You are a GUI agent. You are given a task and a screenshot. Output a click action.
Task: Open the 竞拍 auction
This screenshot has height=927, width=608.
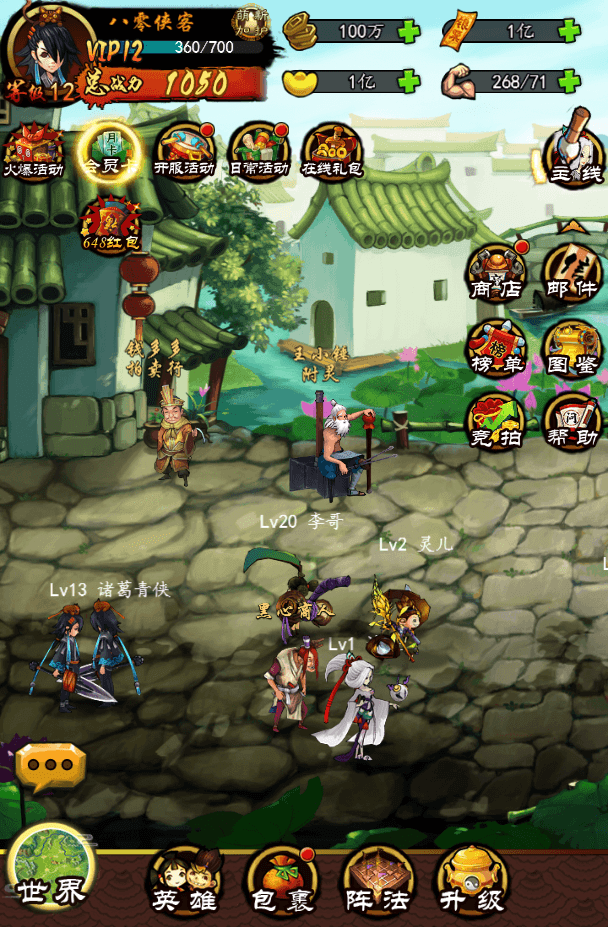[x=497, y=422]
